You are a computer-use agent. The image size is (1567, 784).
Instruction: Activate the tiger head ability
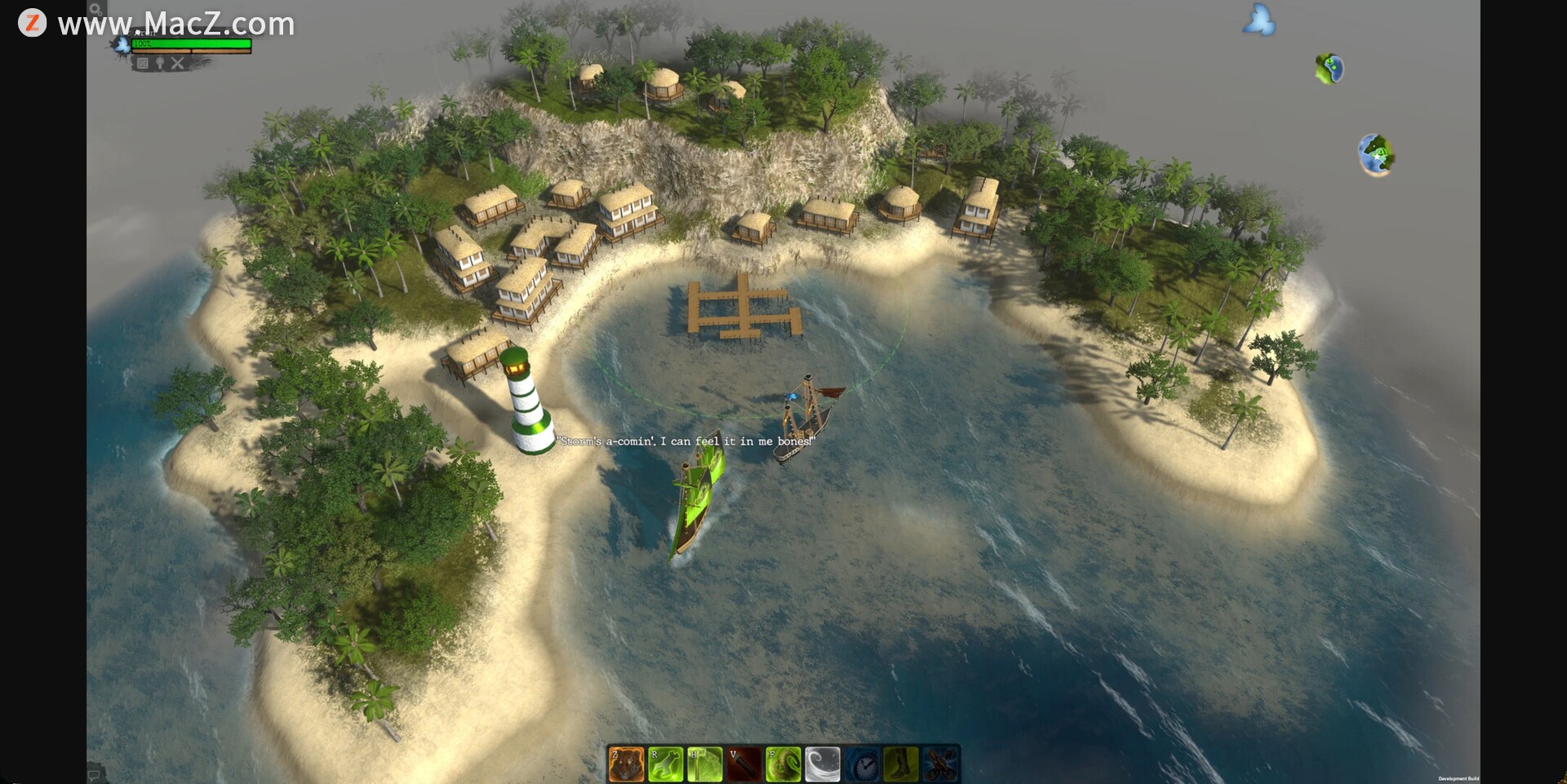pos(626,765)
